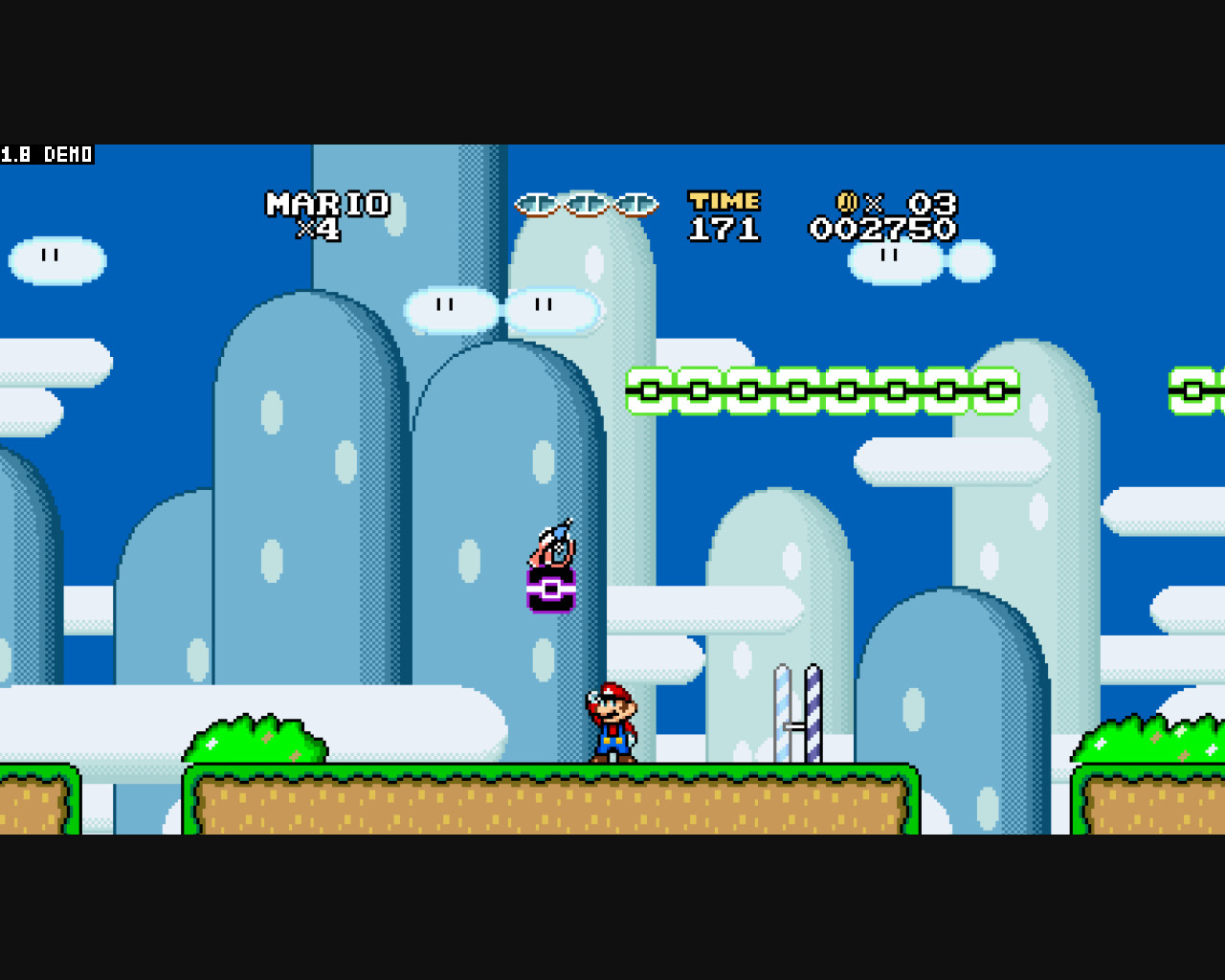The height and width of the screenshot is (980, 1225).
Task: Click the 1.0 DEMO label in the corner
Action: tap(45, 154)
